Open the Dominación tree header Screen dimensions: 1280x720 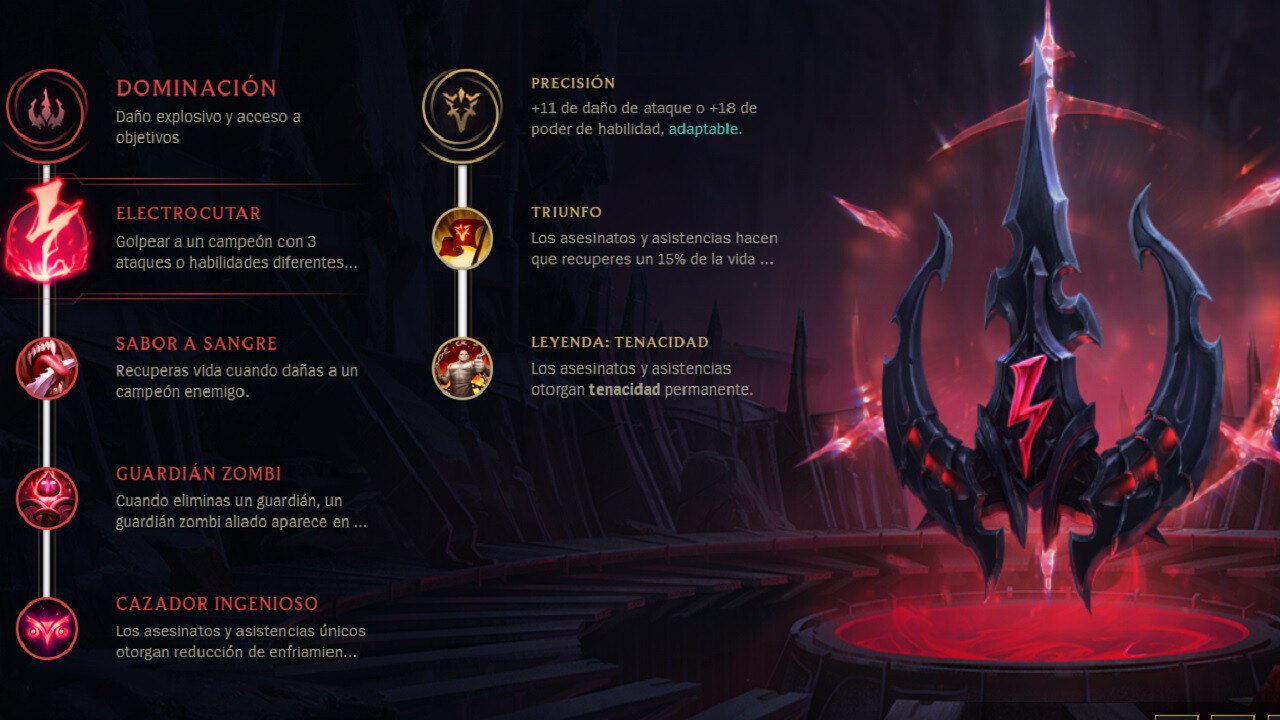tap(196, 88)
